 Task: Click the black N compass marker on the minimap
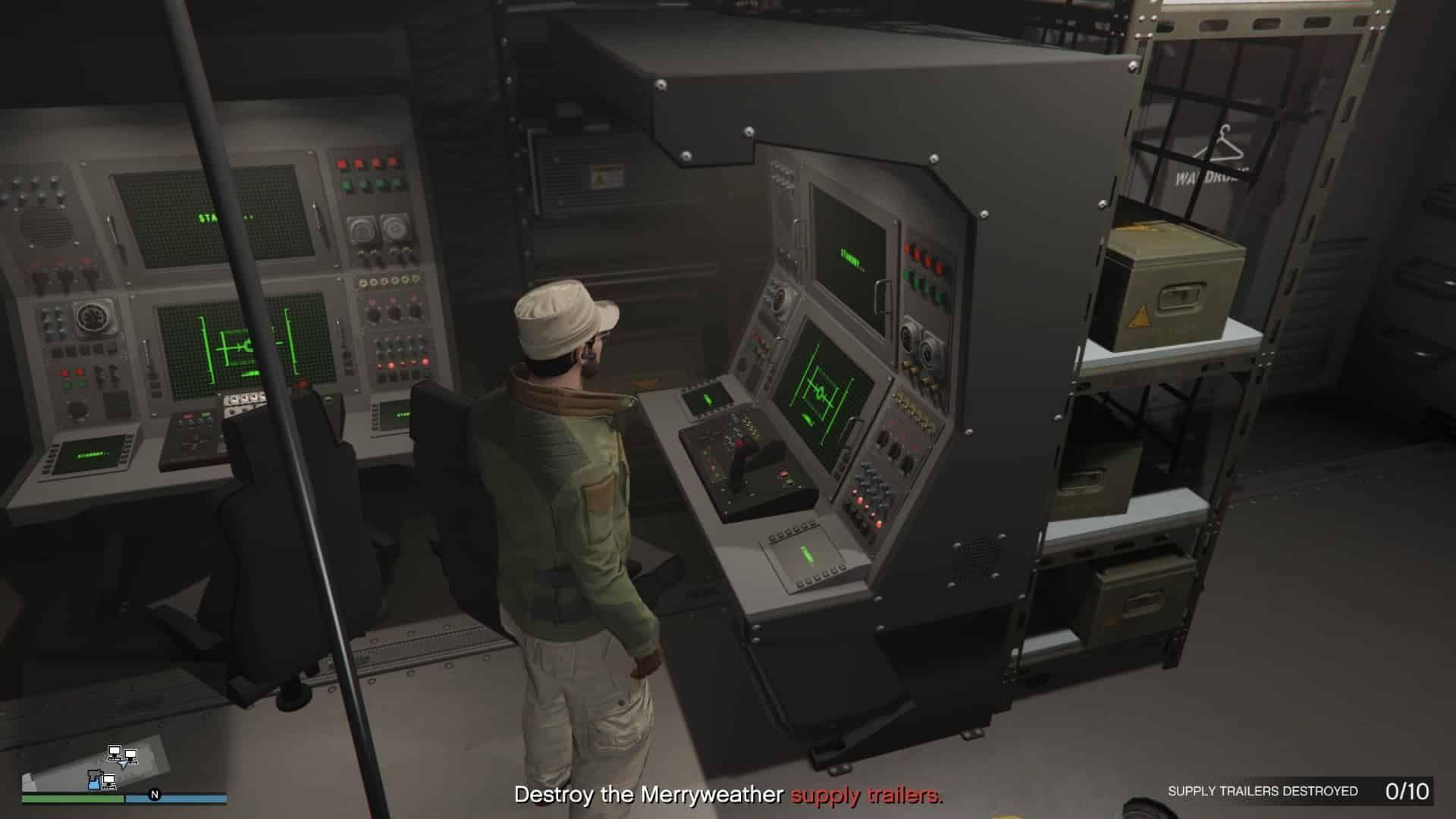155,795
